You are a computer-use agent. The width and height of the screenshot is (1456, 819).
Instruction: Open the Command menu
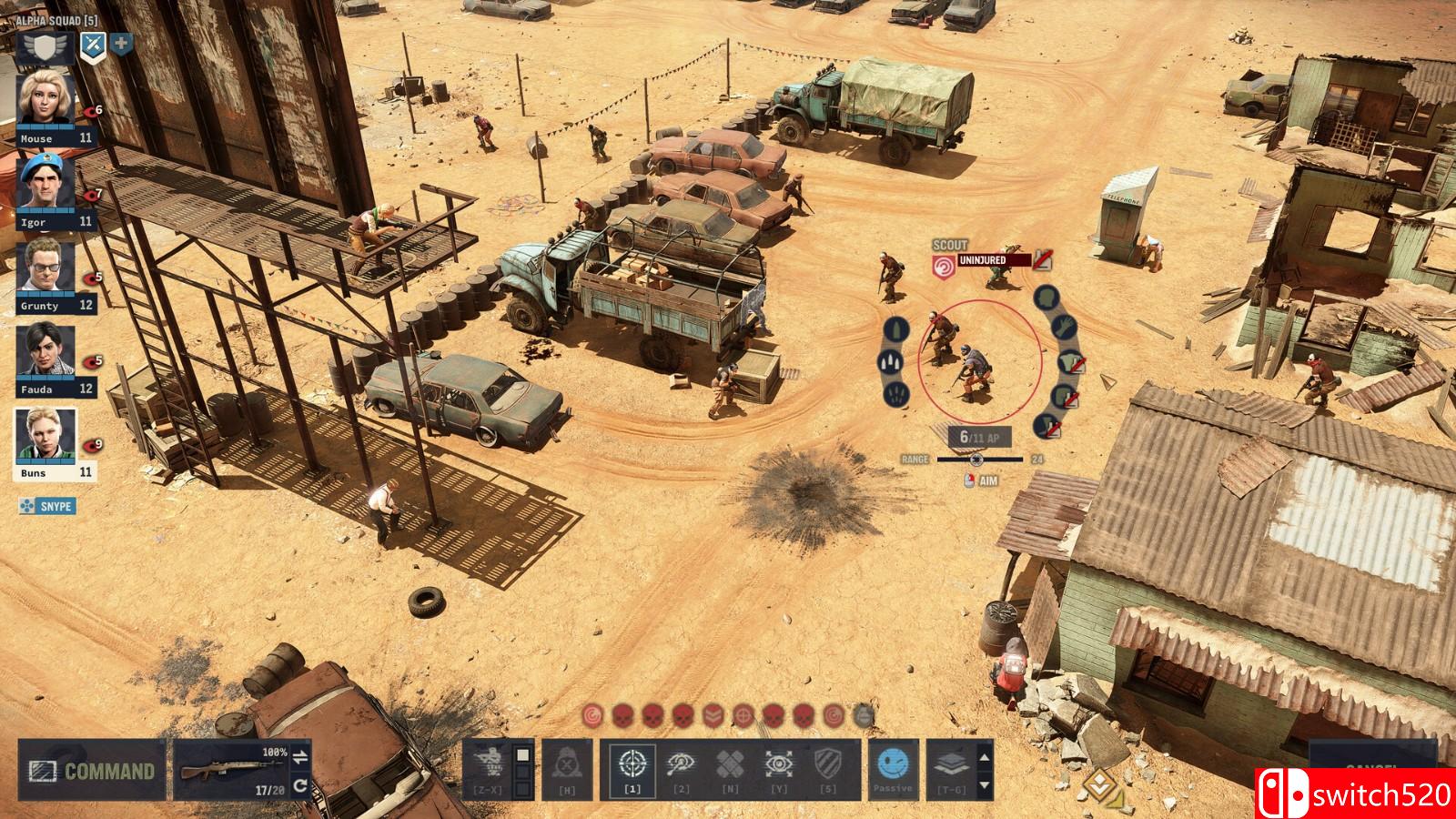pyautogui.click(x=92, y=771)
